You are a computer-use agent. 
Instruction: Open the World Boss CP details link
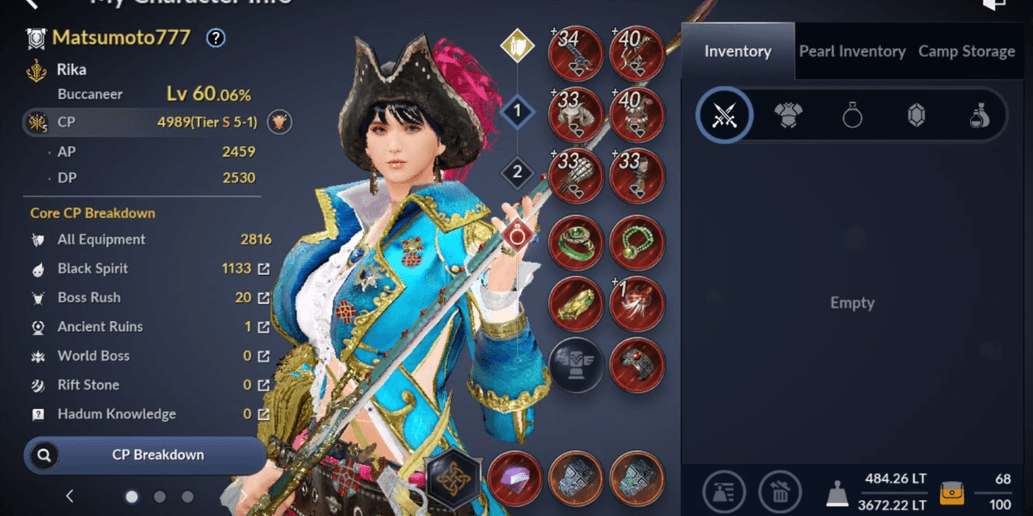tap(264, 356)
